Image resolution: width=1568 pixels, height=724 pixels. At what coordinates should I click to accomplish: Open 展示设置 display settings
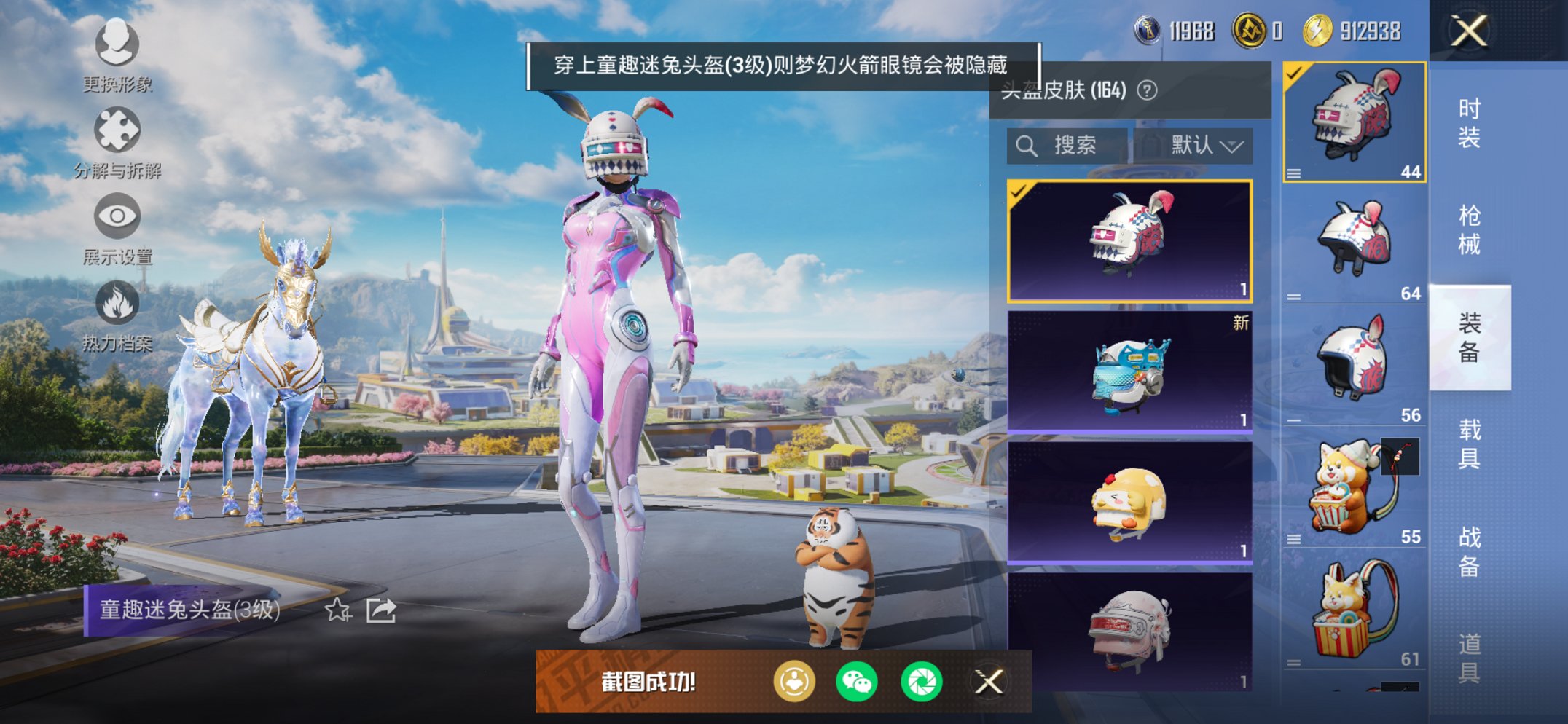coord(117,216)
